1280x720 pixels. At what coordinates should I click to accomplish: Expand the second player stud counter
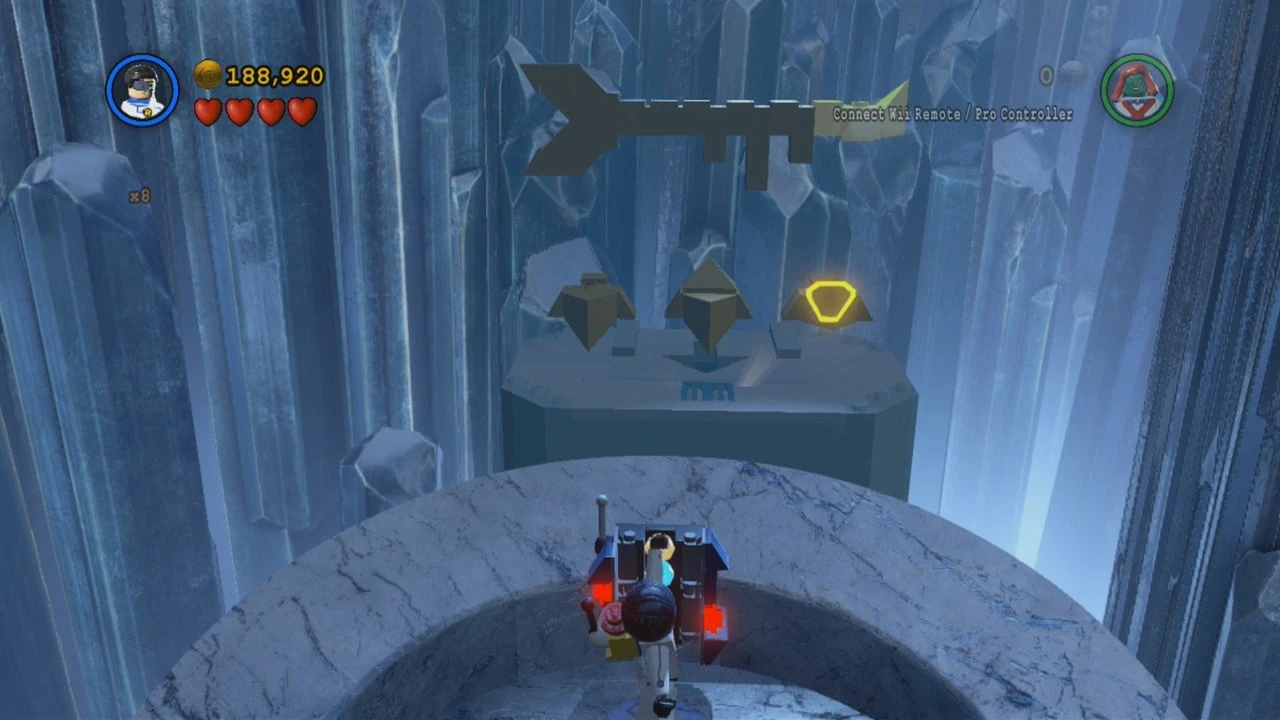1046,76
